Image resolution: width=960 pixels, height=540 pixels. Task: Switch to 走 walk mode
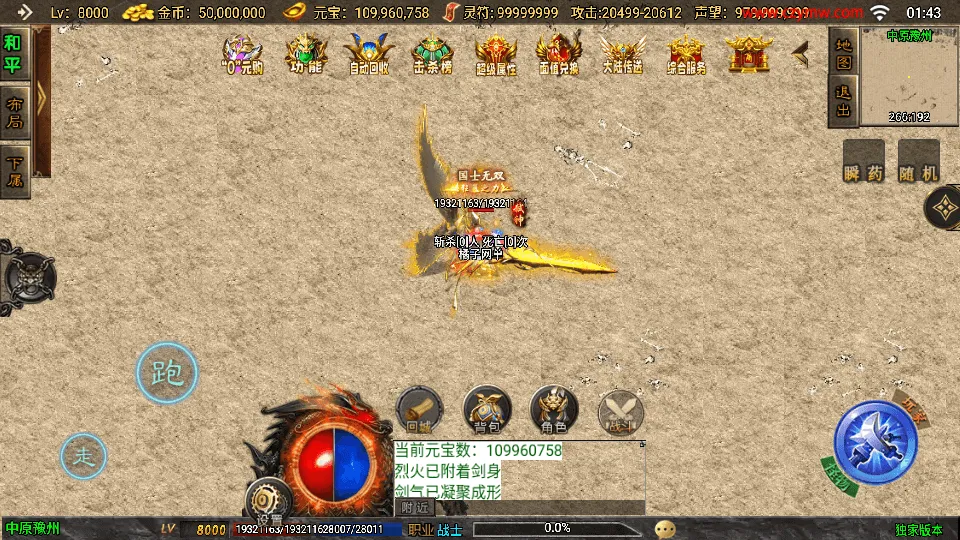point(84,456)
